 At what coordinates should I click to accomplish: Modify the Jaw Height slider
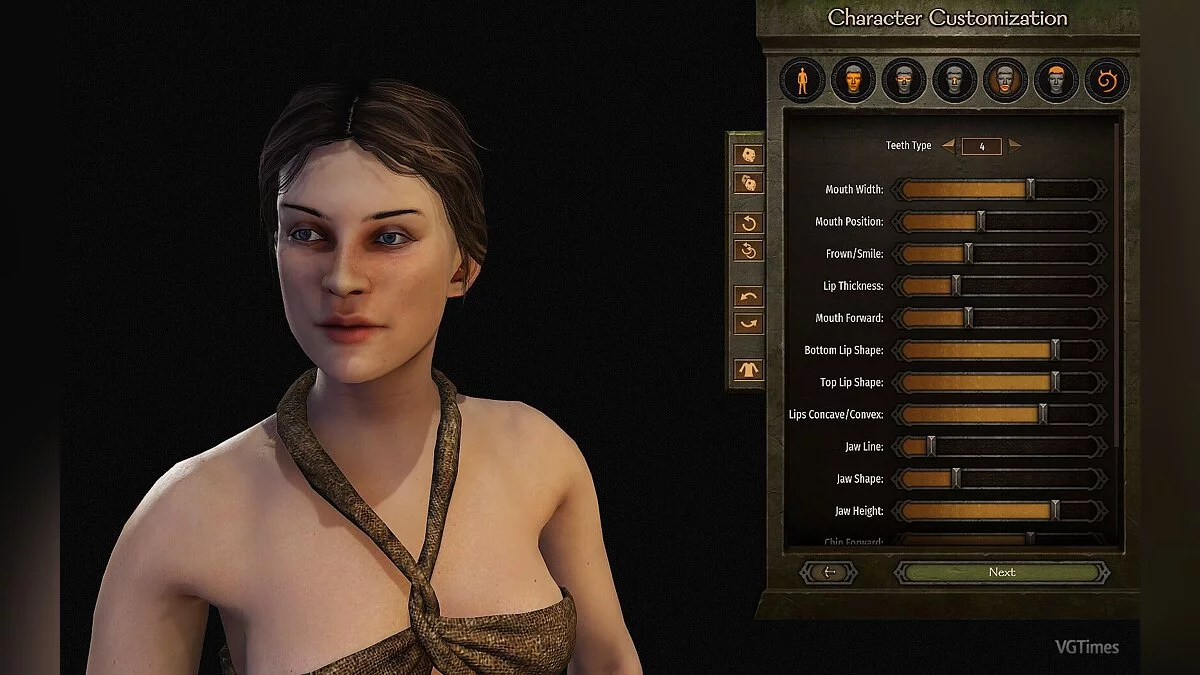pyautogui.click(x=1055, y=511)
